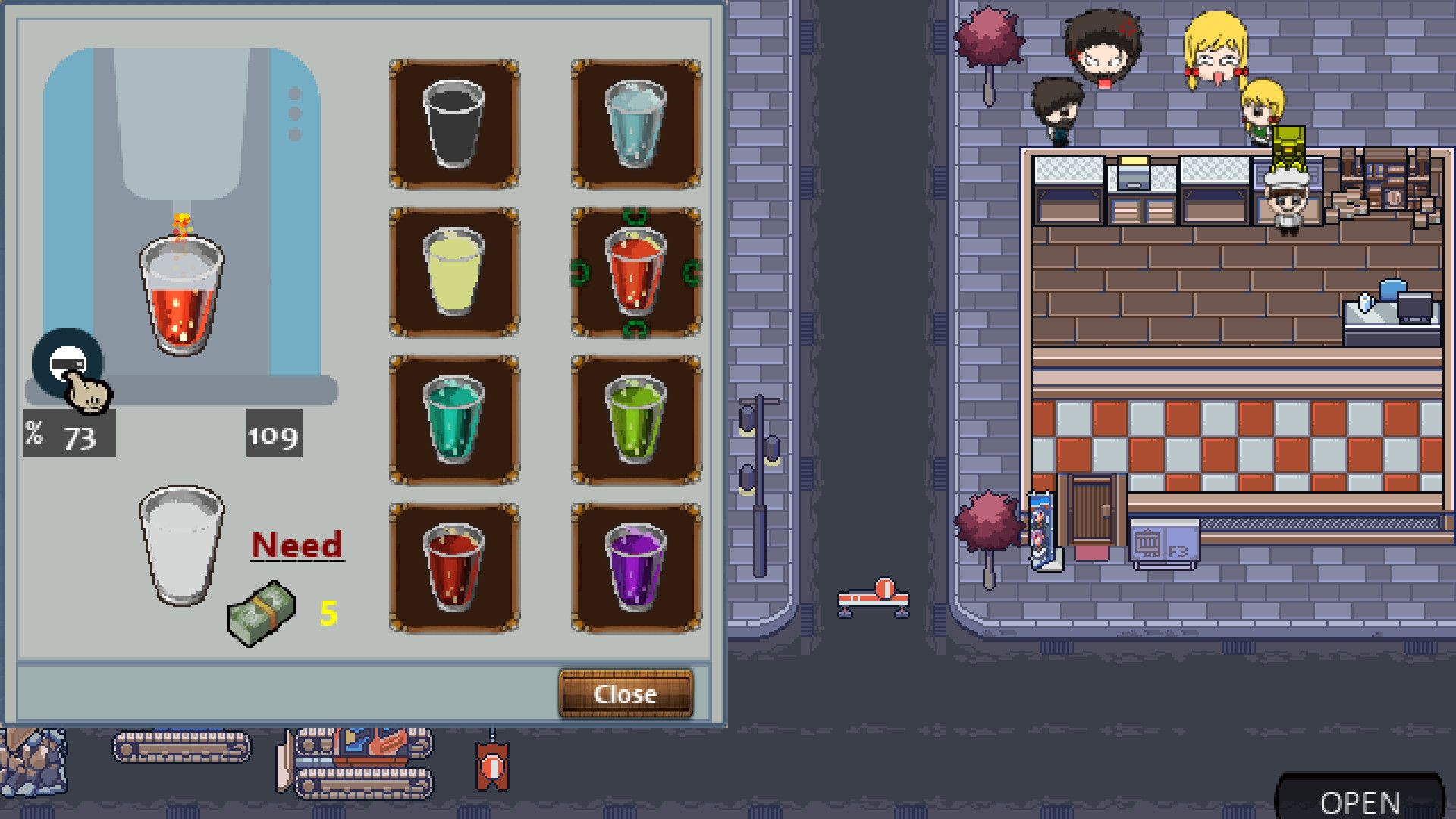This screenshot has height=819, width=1456.
Task: Select the teal drink cup
Action: [453, 421]
